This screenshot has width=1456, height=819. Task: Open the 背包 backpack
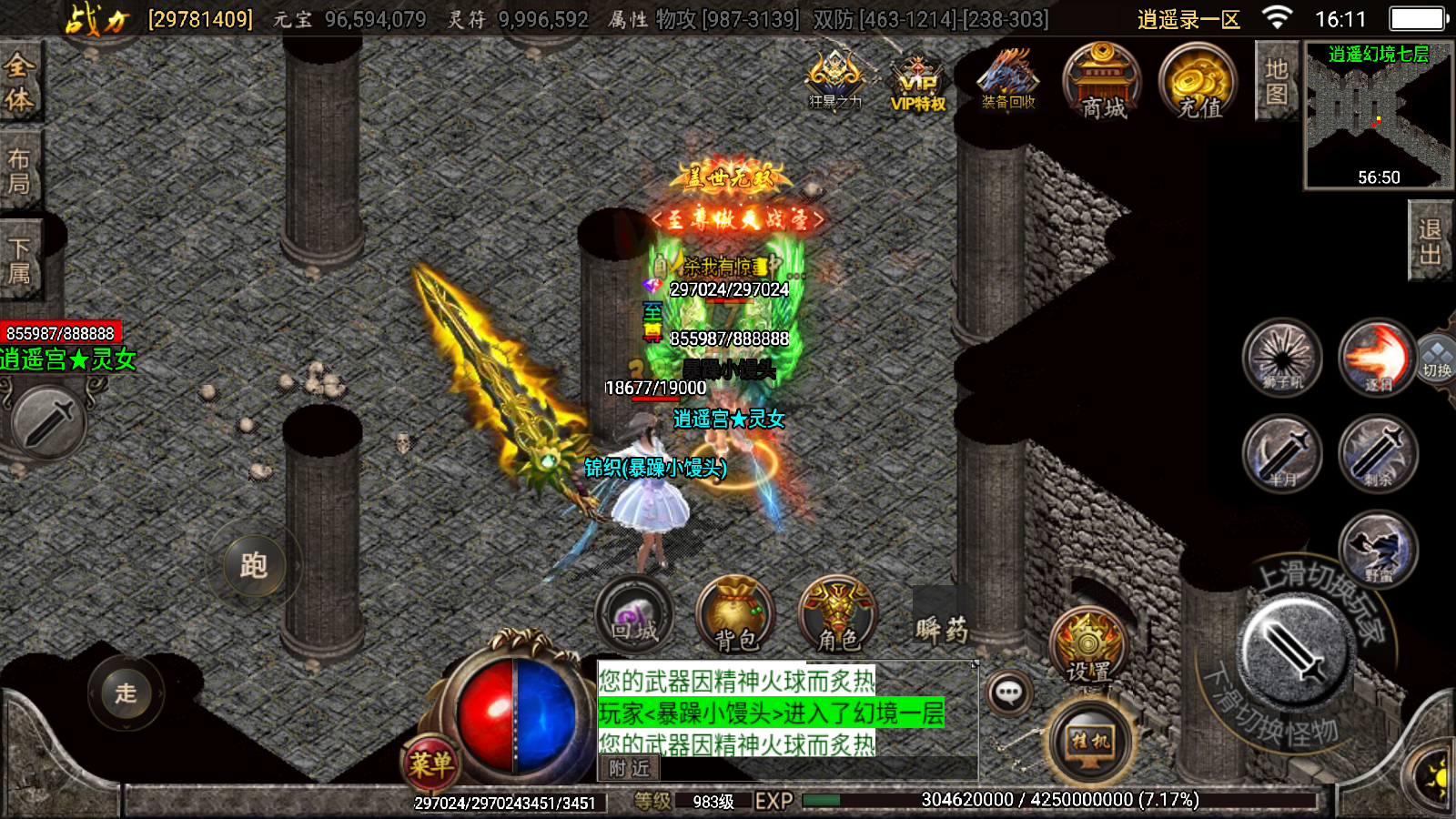tap(735, 616)
